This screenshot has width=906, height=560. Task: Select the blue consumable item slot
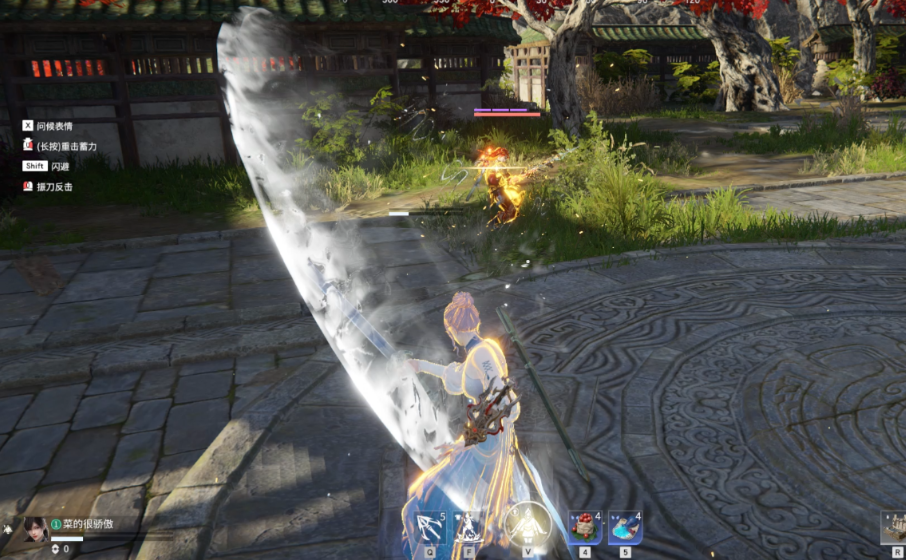(x=625, y=527)
